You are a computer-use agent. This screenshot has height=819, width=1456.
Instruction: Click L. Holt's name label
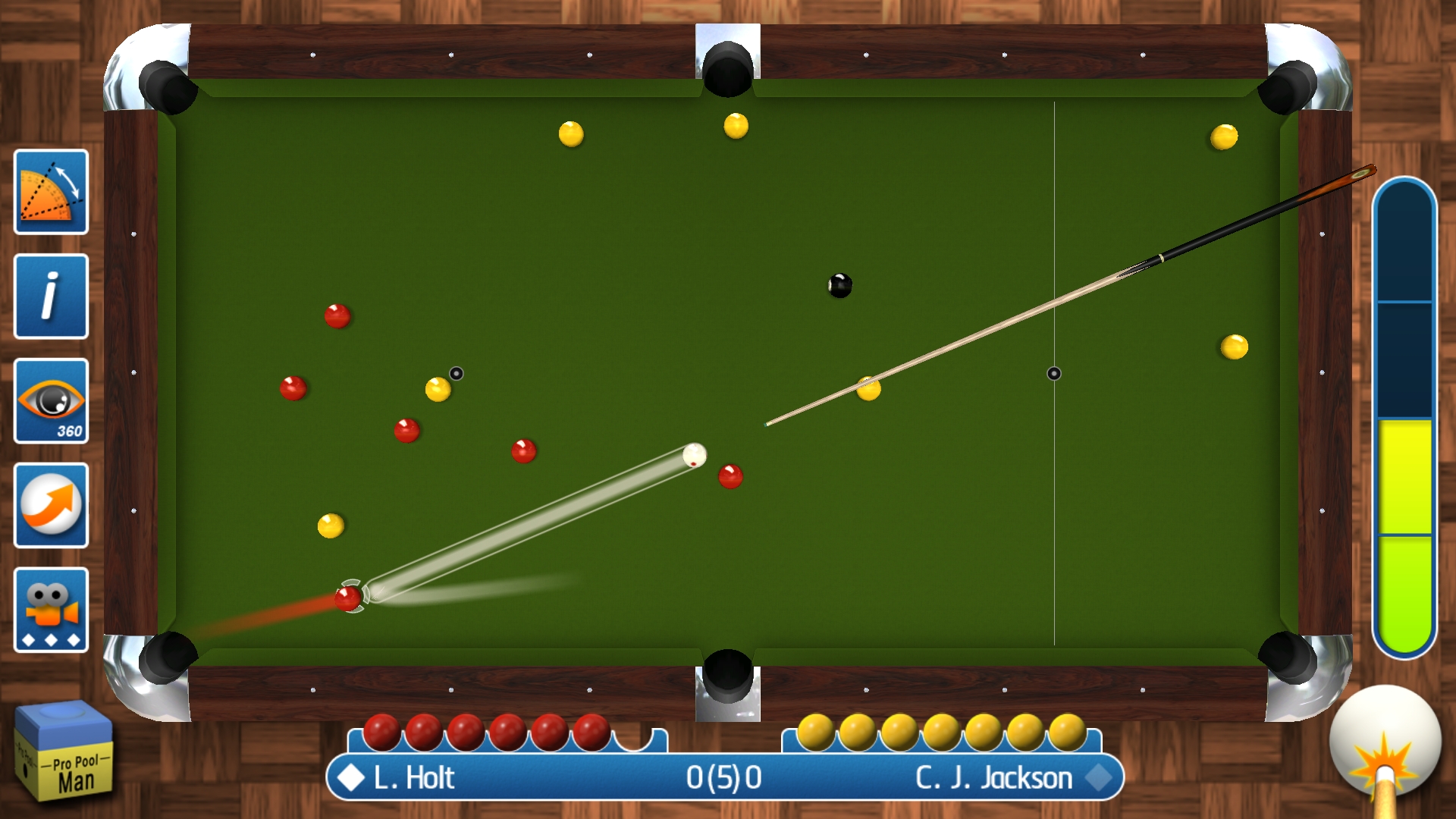[413, 778]
